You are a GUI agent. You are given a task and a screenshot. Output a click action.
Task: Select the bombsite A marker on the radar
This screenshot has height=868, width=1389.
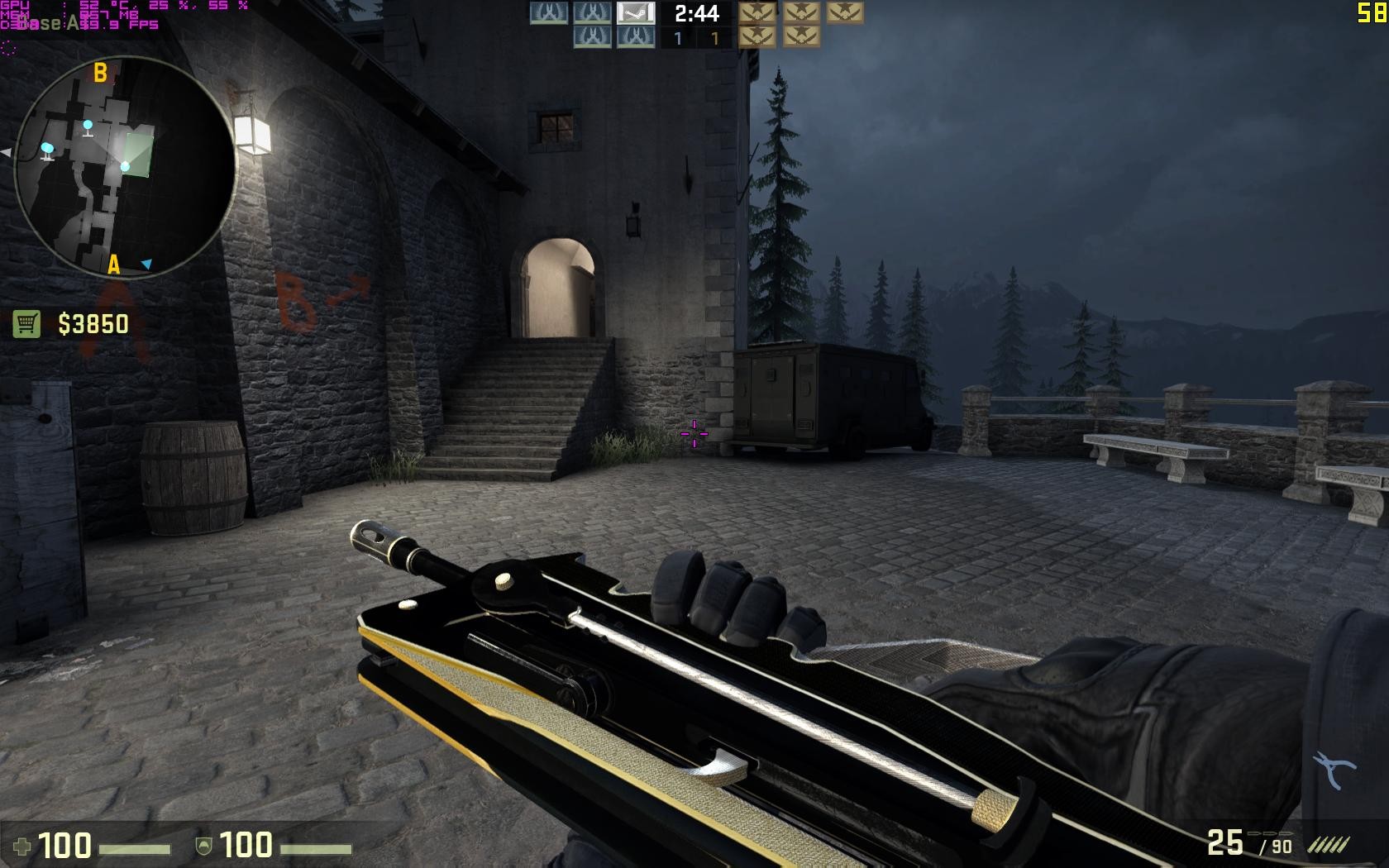click(112, 265)
